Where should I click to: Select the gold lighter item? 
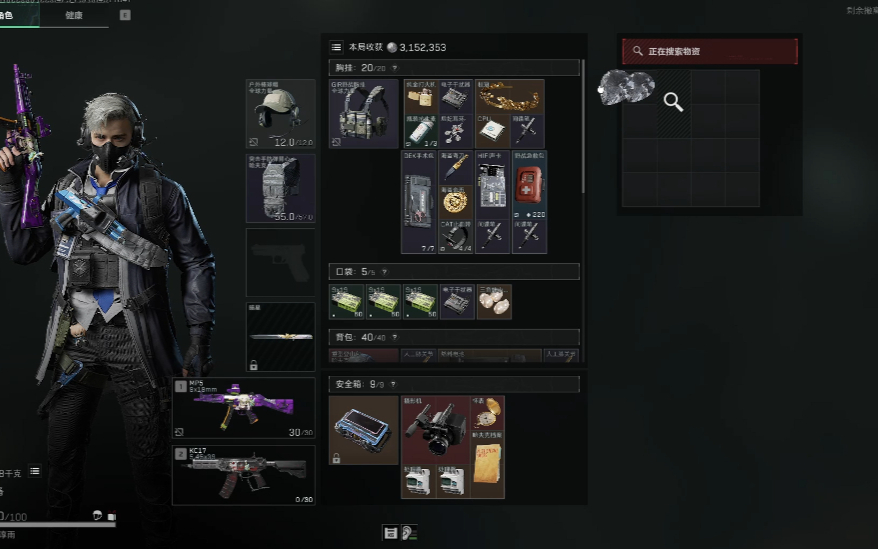[x=421, y=98]
